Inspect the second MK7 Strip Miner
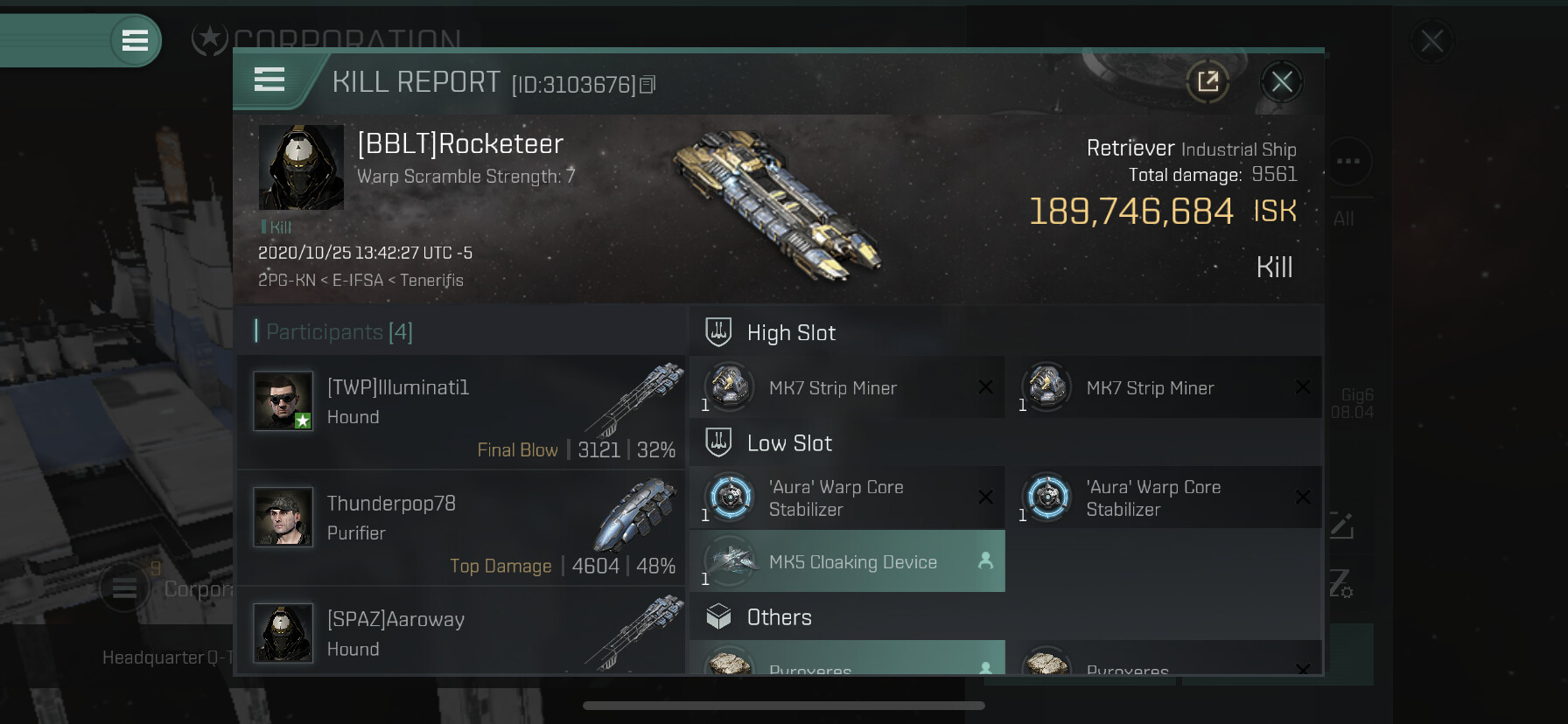Screen dimensions: 1568x724 pyautogui.click(x=1164, y=387)
